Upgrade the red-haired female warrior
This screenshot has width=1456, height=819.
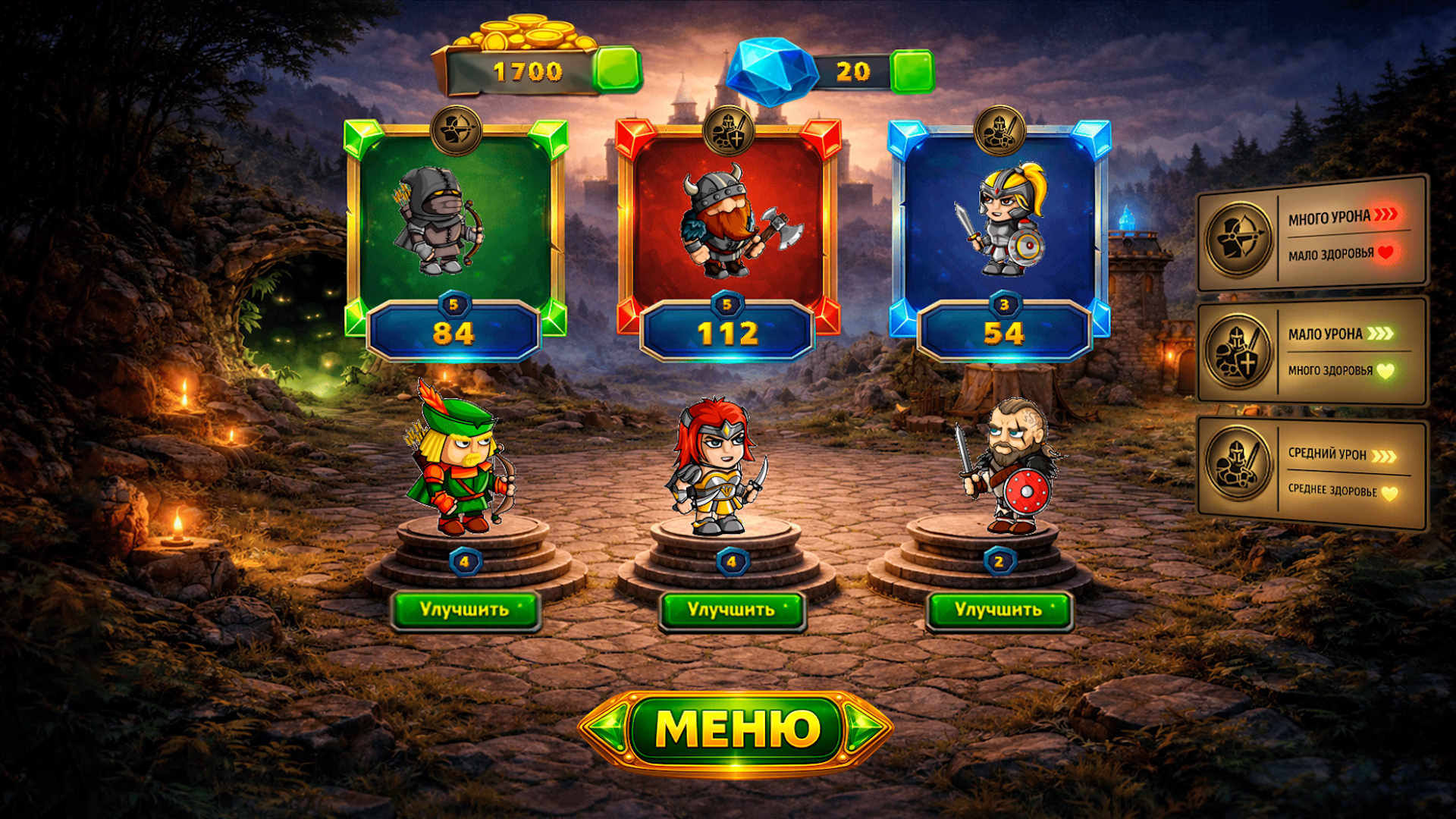tap(732, 610)
